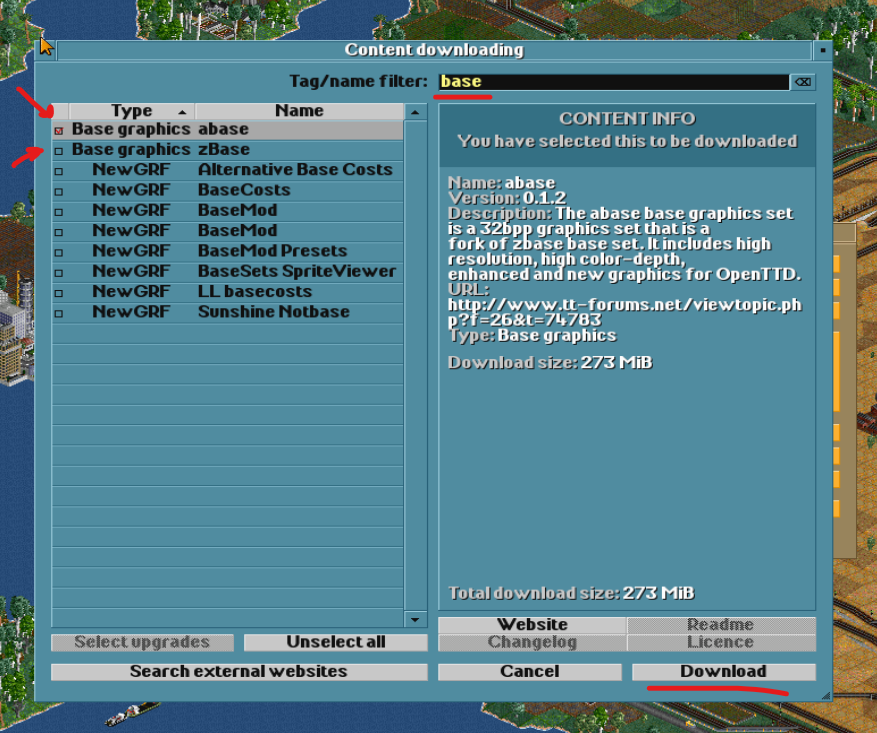Select the LL basecosts NewGRF row
Viewport: 877px width, 733px height.
(x=228, y=292)
